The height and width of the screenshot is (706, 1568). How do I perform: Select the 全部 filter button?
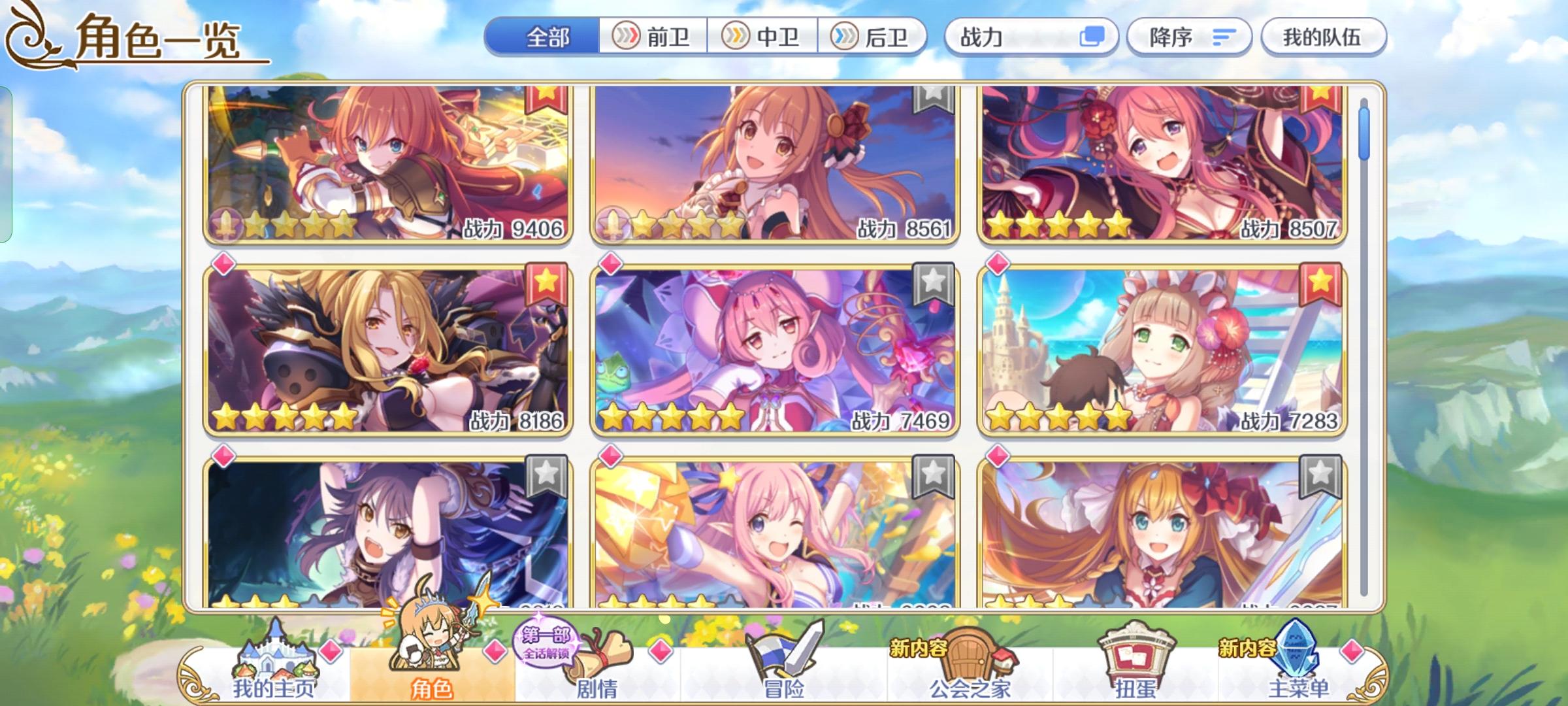pyautogui.click(x=549, y=37)
